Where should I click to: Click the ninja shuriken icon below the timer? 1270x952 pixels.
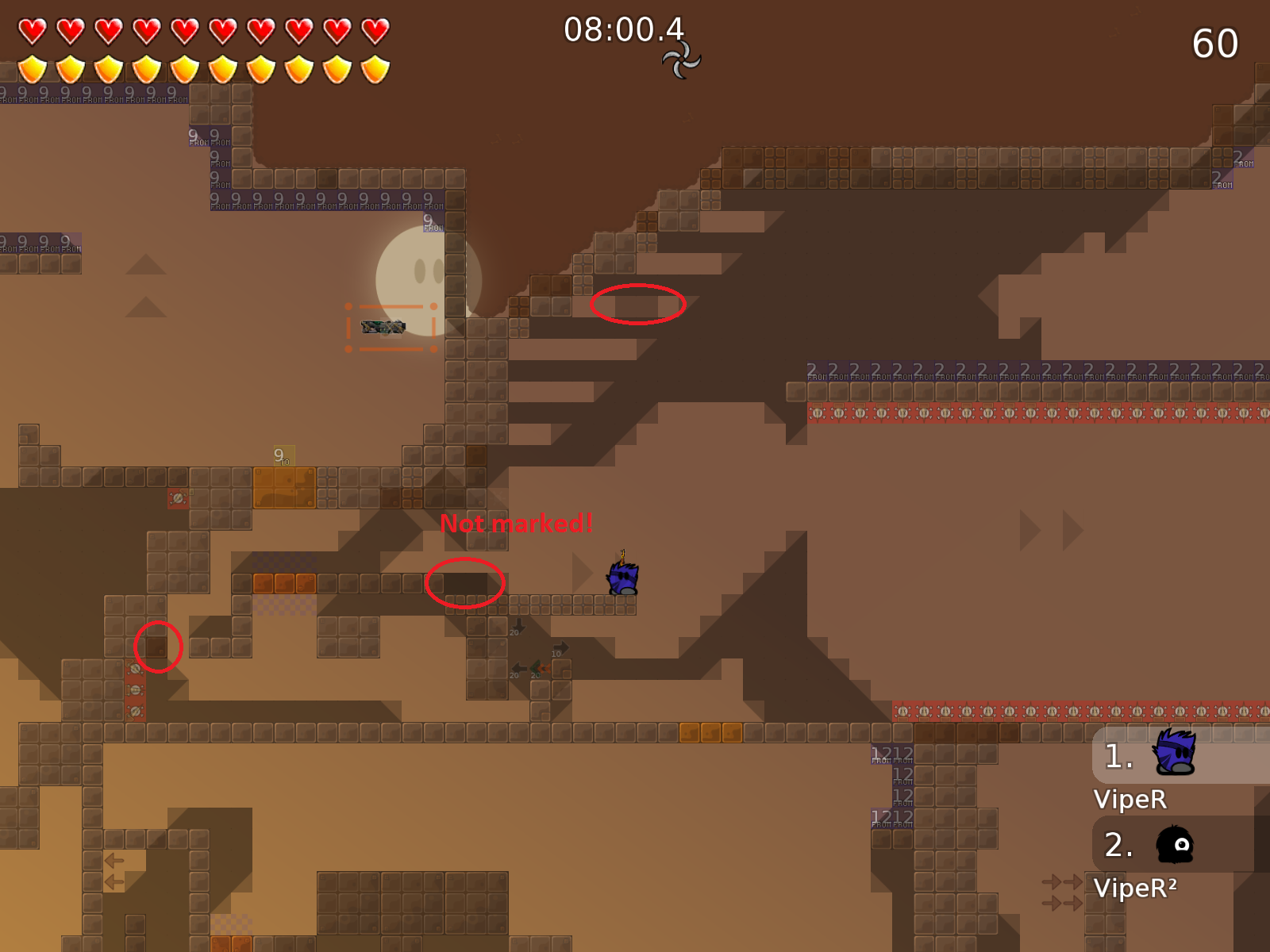coord(681,60)
